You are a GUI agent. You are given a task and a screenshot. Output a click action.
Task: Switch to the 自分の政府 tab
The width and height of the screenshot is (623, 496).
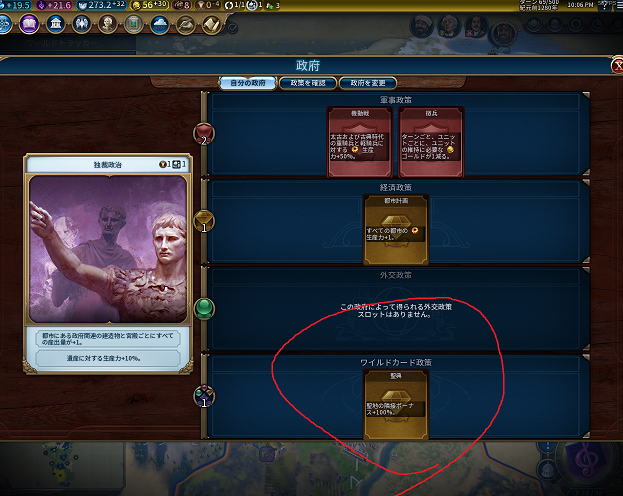point(246,82)
